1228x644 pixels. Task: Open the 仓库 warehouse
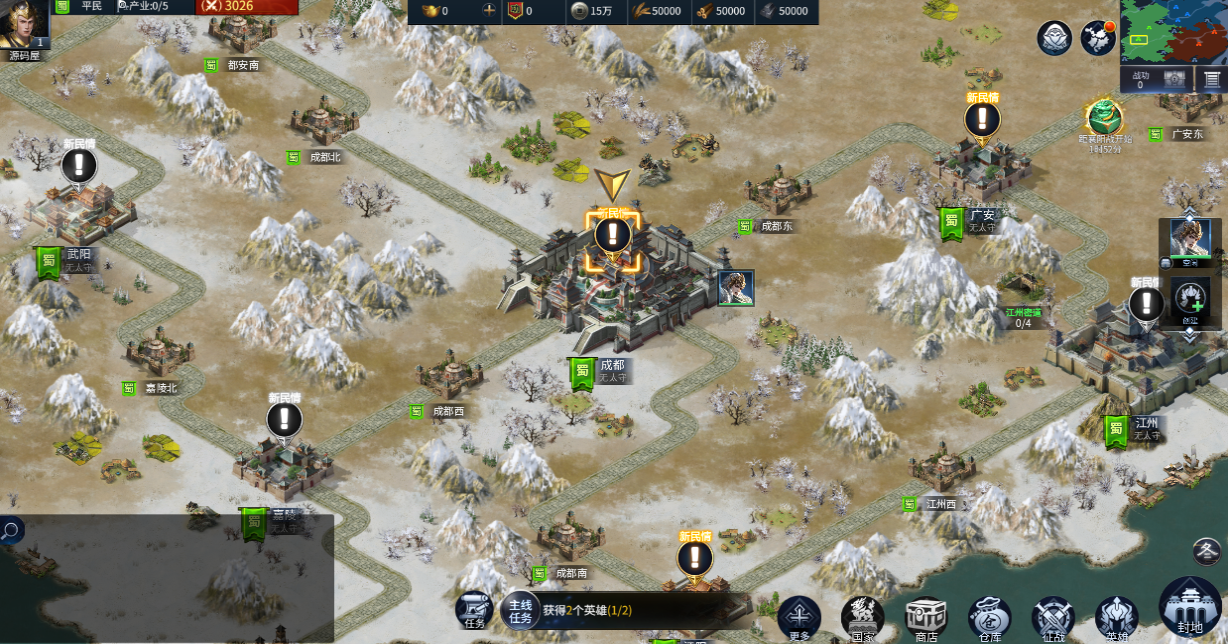[989, 616]
